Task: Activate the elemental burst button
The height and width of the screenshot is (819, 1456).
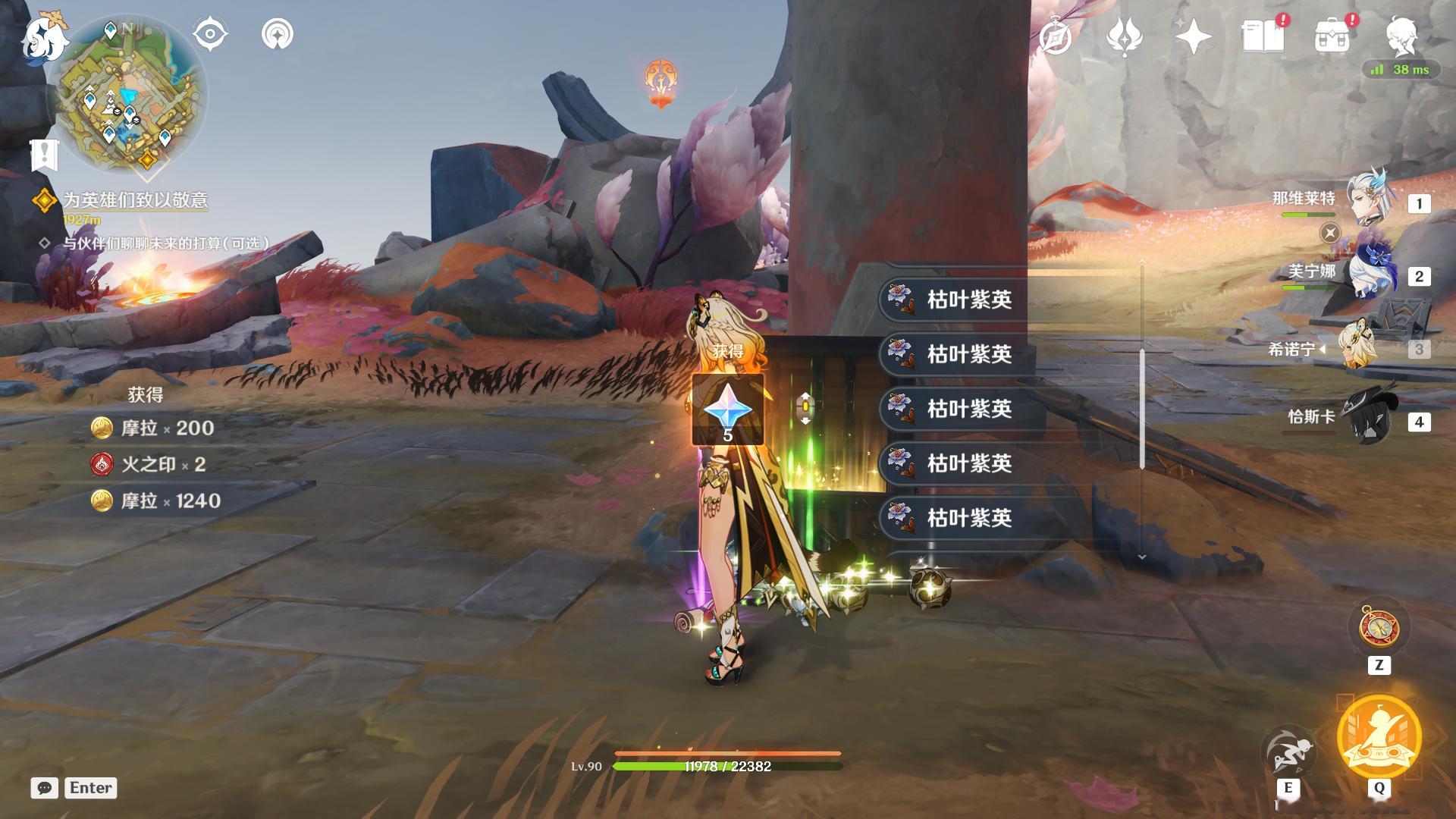Action: [1379, 736]
